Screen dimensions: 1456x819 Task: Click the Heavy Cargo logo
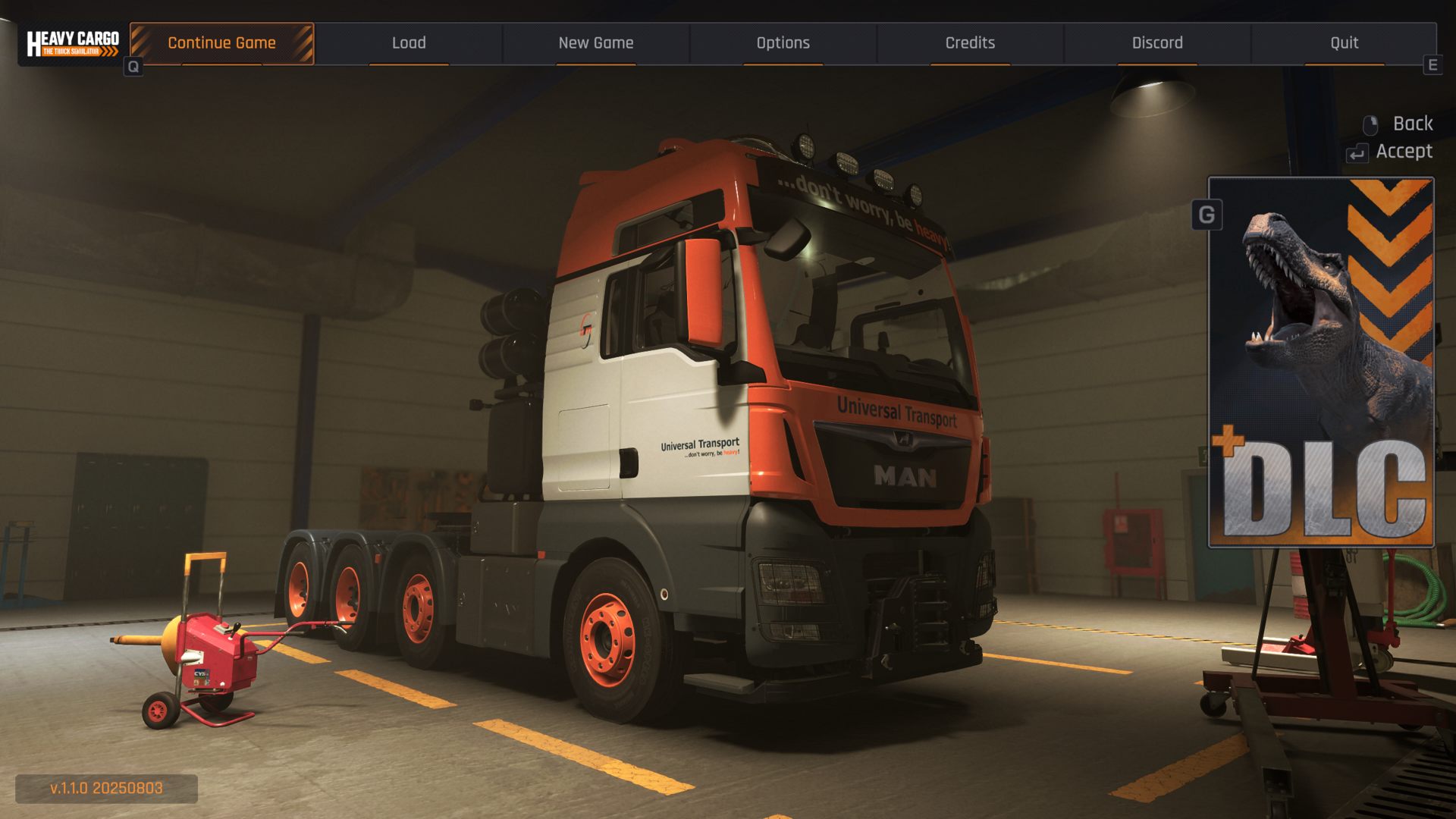(x=73, y=43)
